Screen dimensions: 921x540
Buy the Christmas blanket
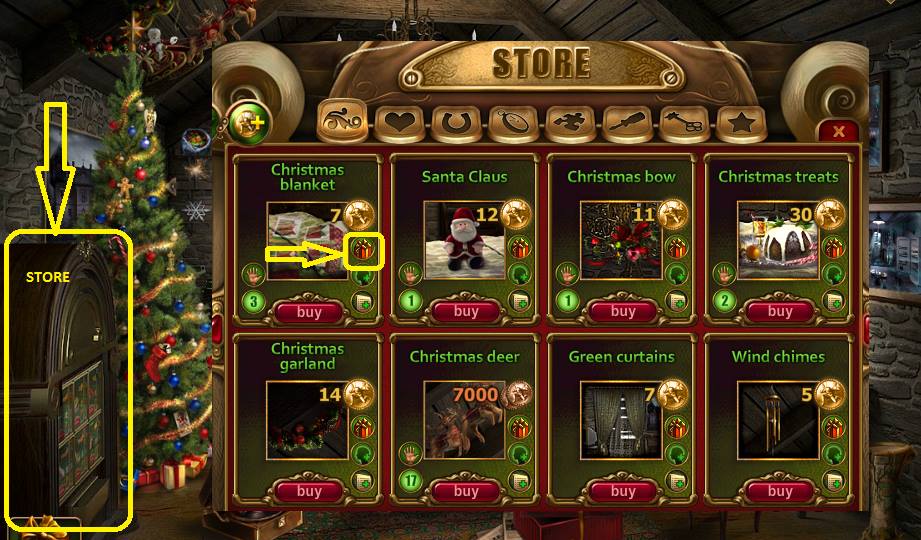click(x=309, y=311)
